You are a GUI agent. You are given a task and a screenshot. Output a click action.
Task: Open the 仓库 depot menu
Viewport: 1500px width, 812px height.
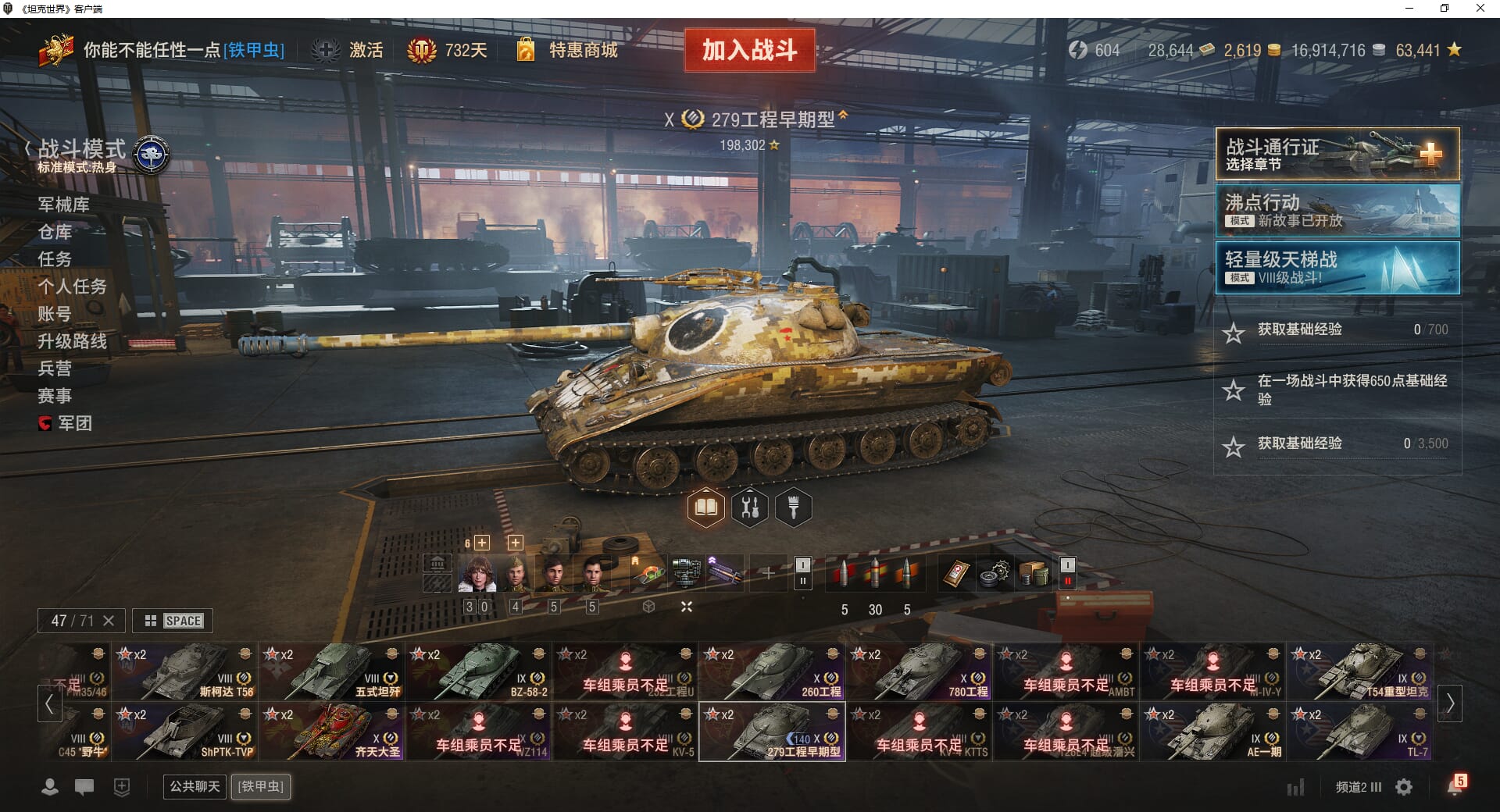tap(55, 232)
